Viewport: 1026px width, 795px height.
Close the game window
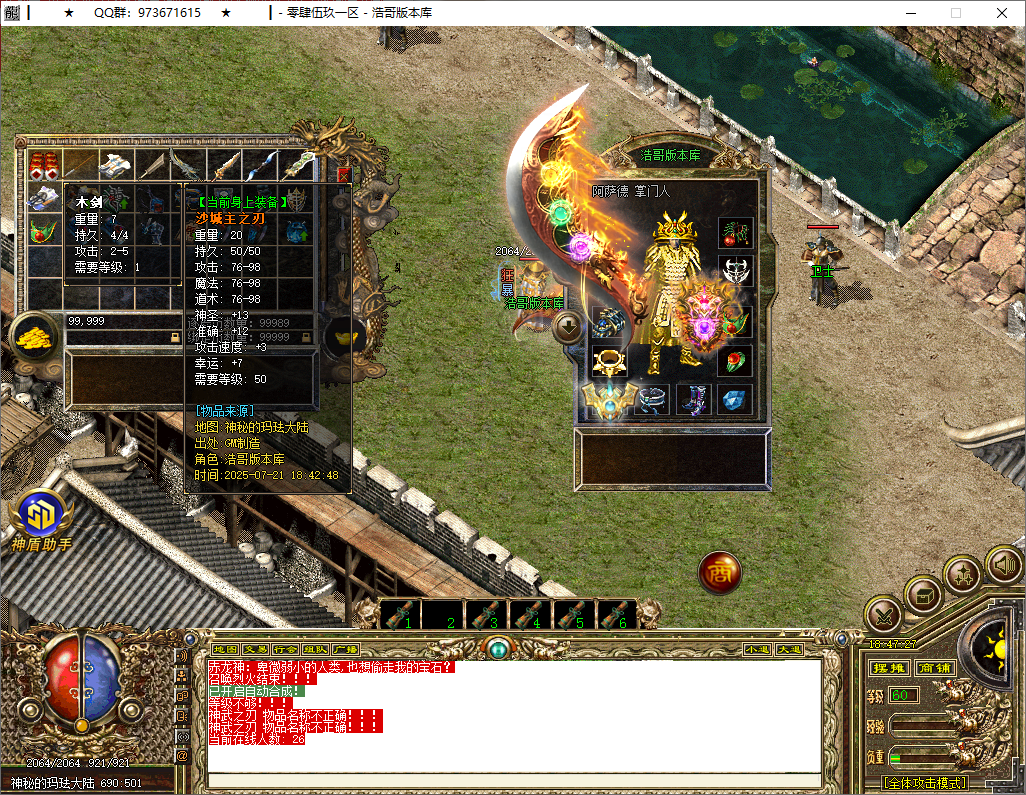click(1002, 13)
